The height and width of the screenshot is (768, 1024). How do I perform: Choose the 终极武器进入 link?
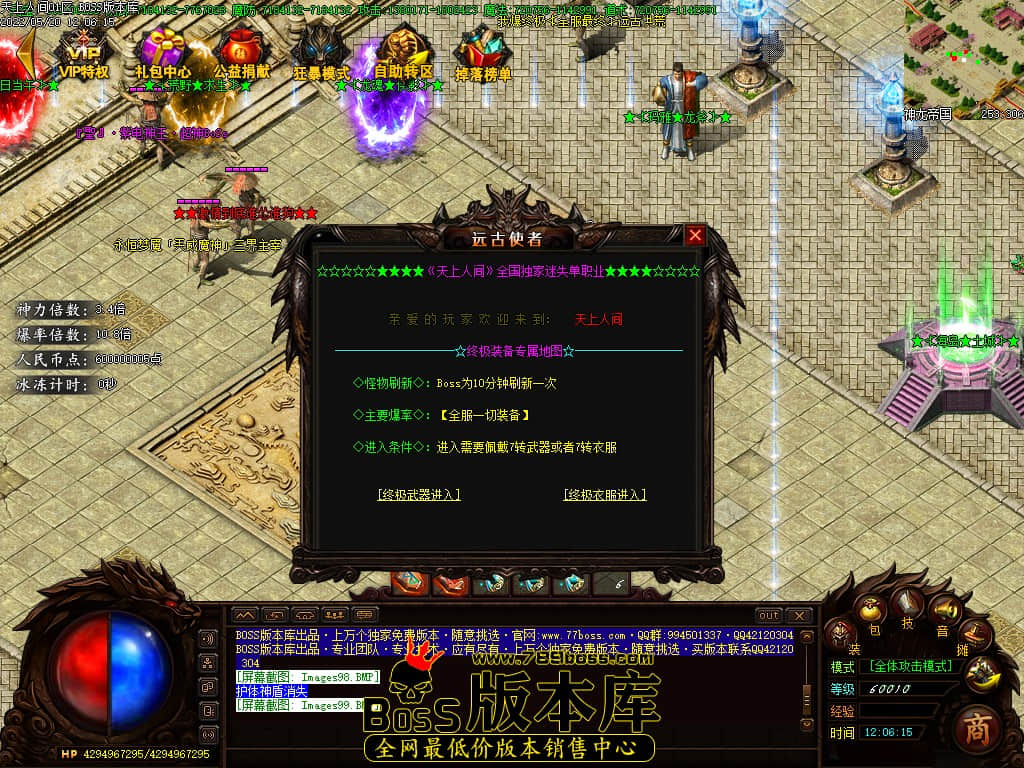click(419, 495)
